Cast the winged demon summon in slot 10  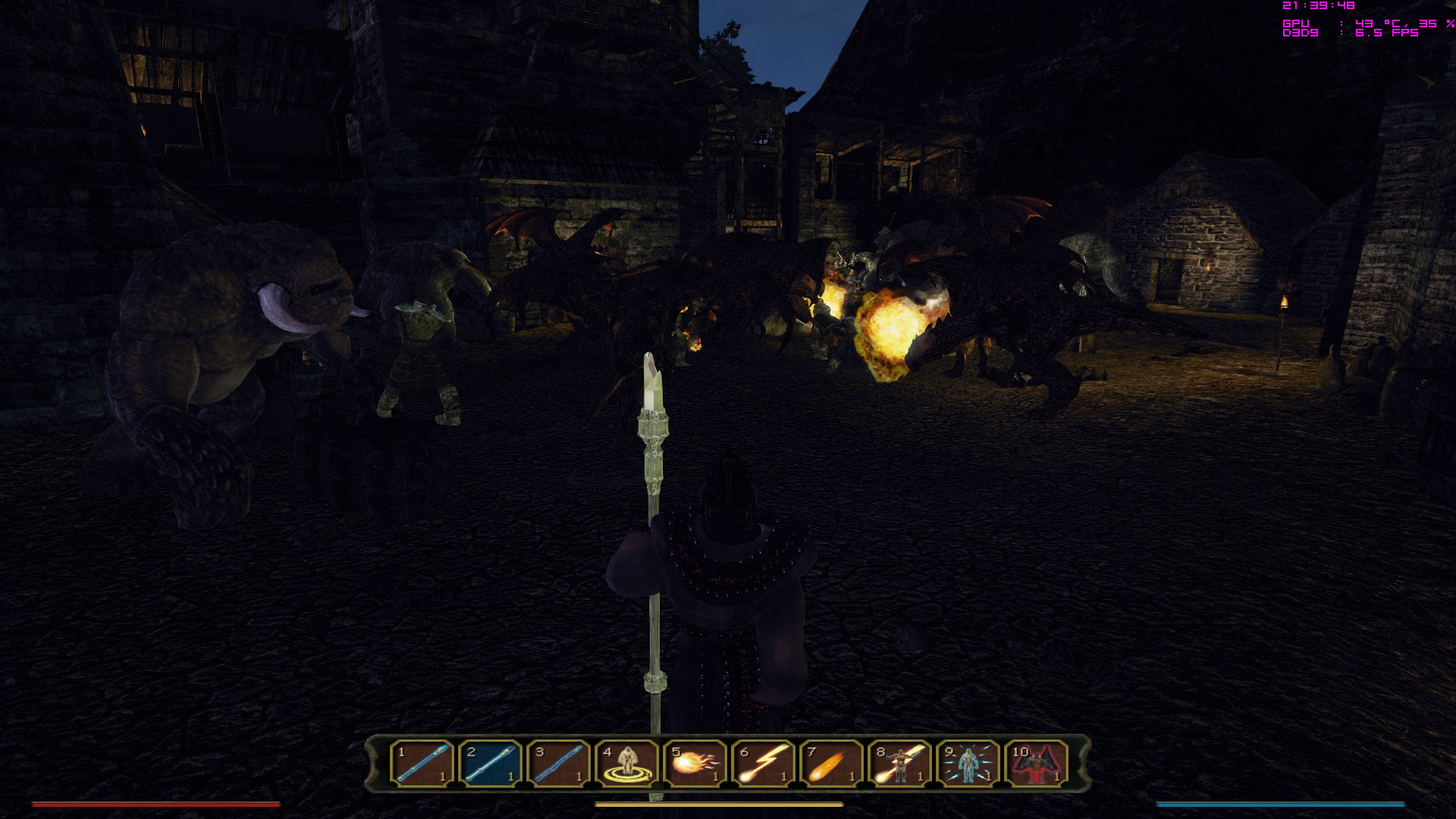pyautogui.click(x=1037, y=763)
